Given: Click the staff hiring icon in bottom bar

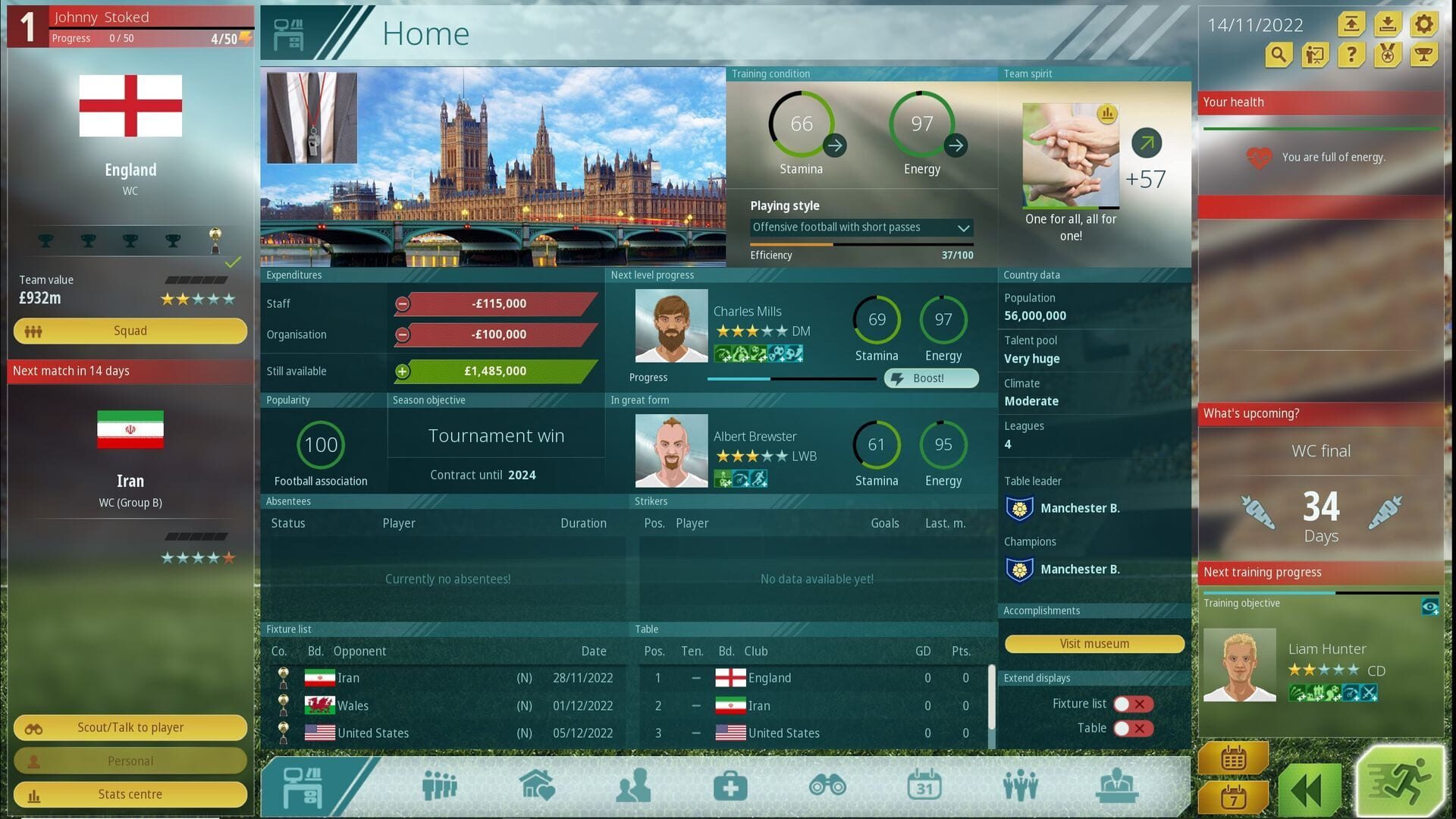Looking at the screenshot, I should click(x=1021, y=785).
